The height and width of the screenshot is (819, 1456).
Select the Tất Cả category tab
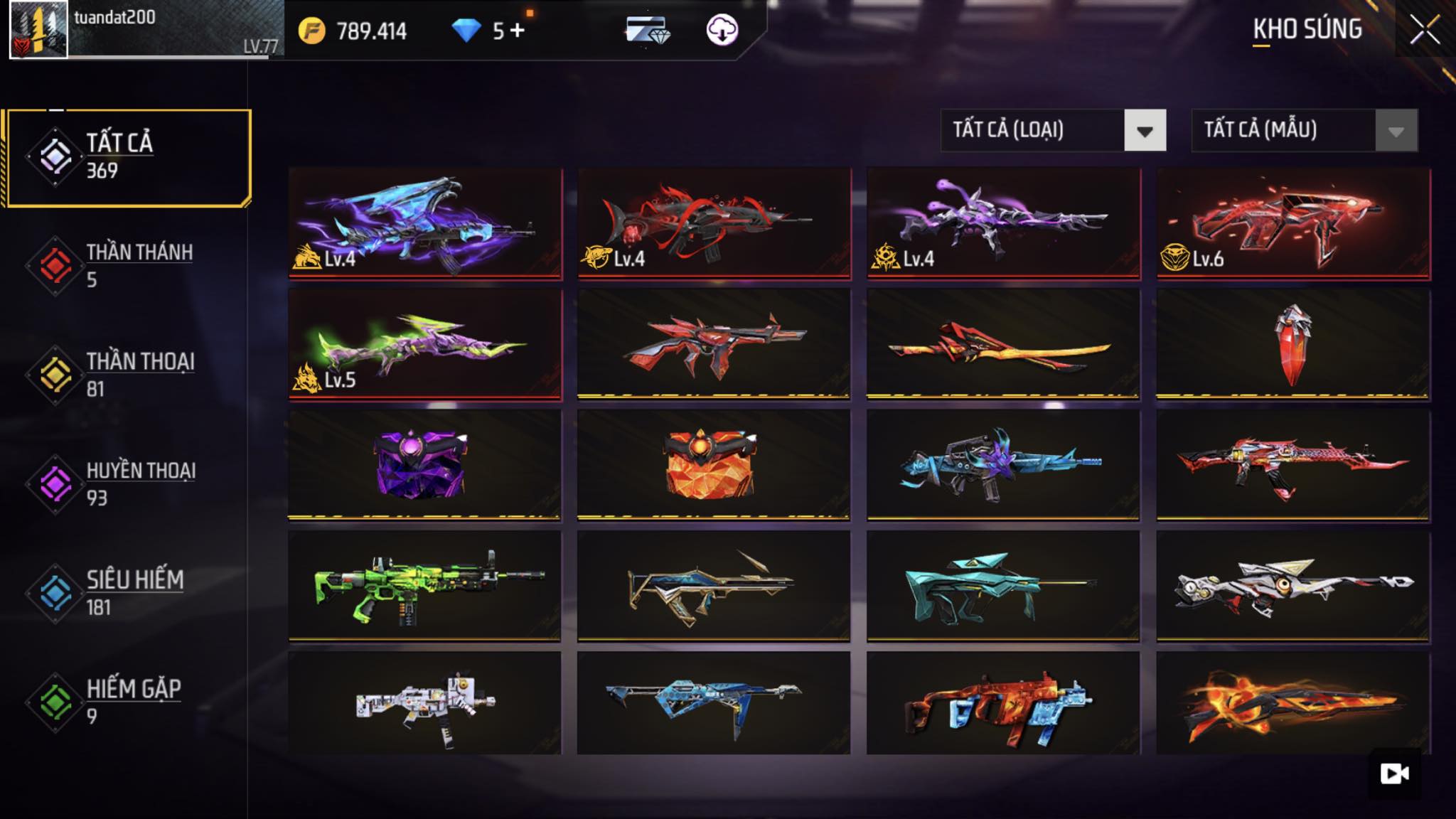pos(129,157)
